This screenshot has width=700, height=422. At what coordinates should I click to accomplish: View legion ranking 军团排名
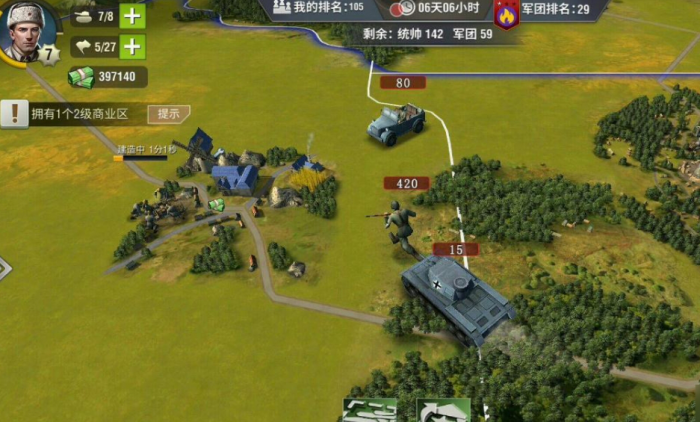click(555, 9)
